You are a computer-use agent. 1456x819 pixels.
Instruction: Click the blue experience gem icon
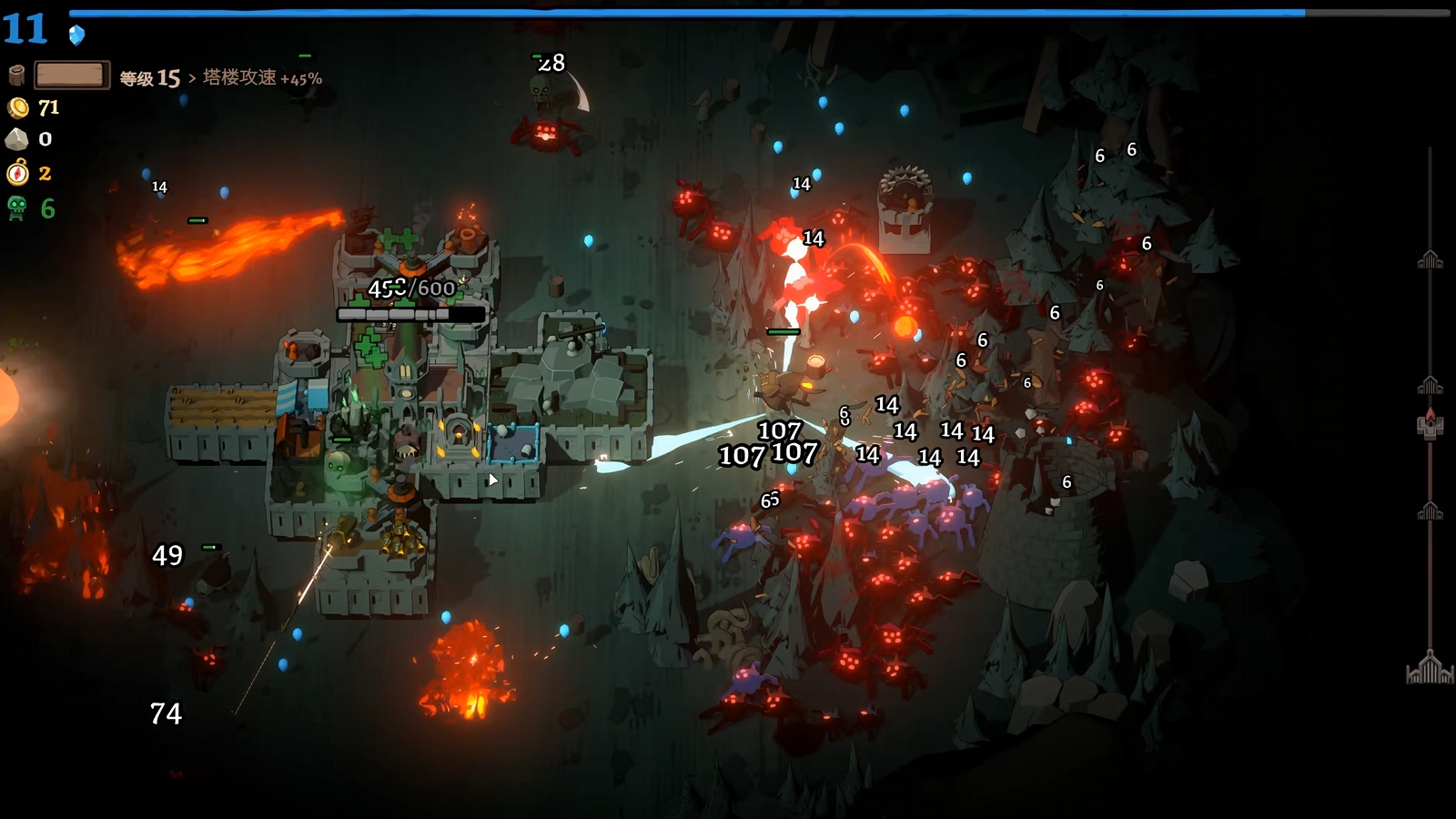(77, 35)
